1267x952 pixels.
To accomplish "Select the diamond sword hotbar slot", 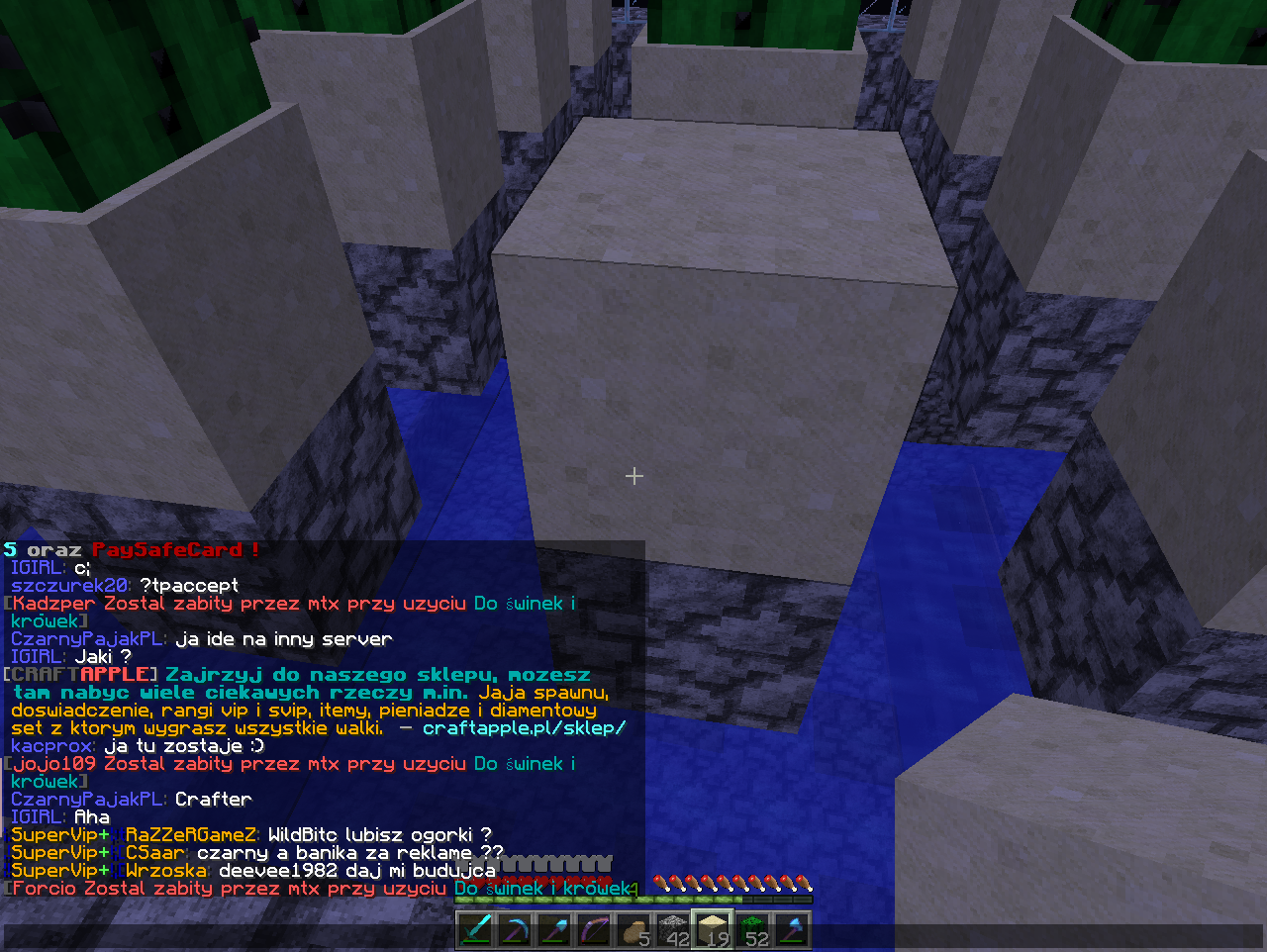I will [x=475, y=931].
